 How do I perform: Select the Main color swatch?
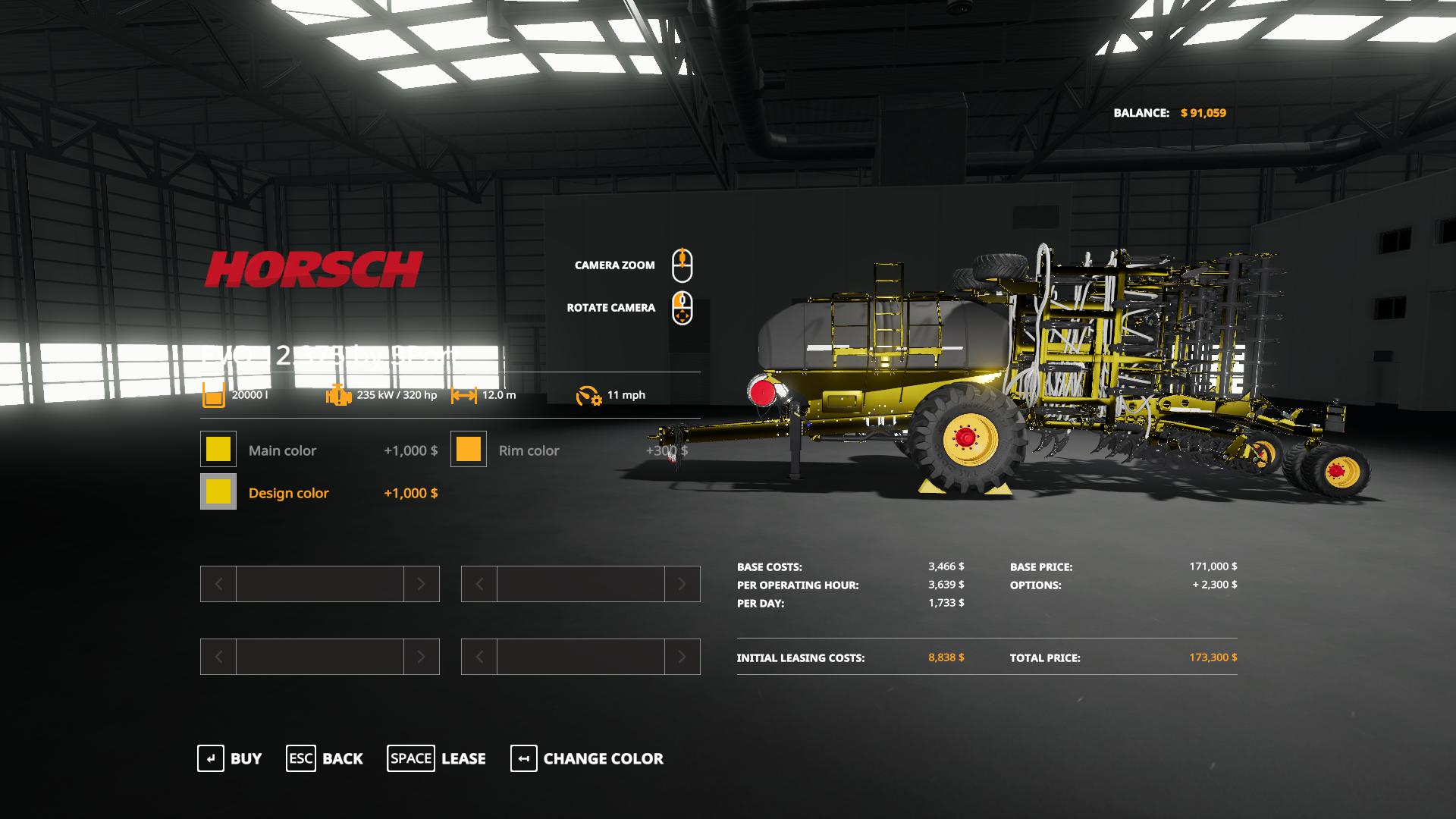click(x=218, y=450)
